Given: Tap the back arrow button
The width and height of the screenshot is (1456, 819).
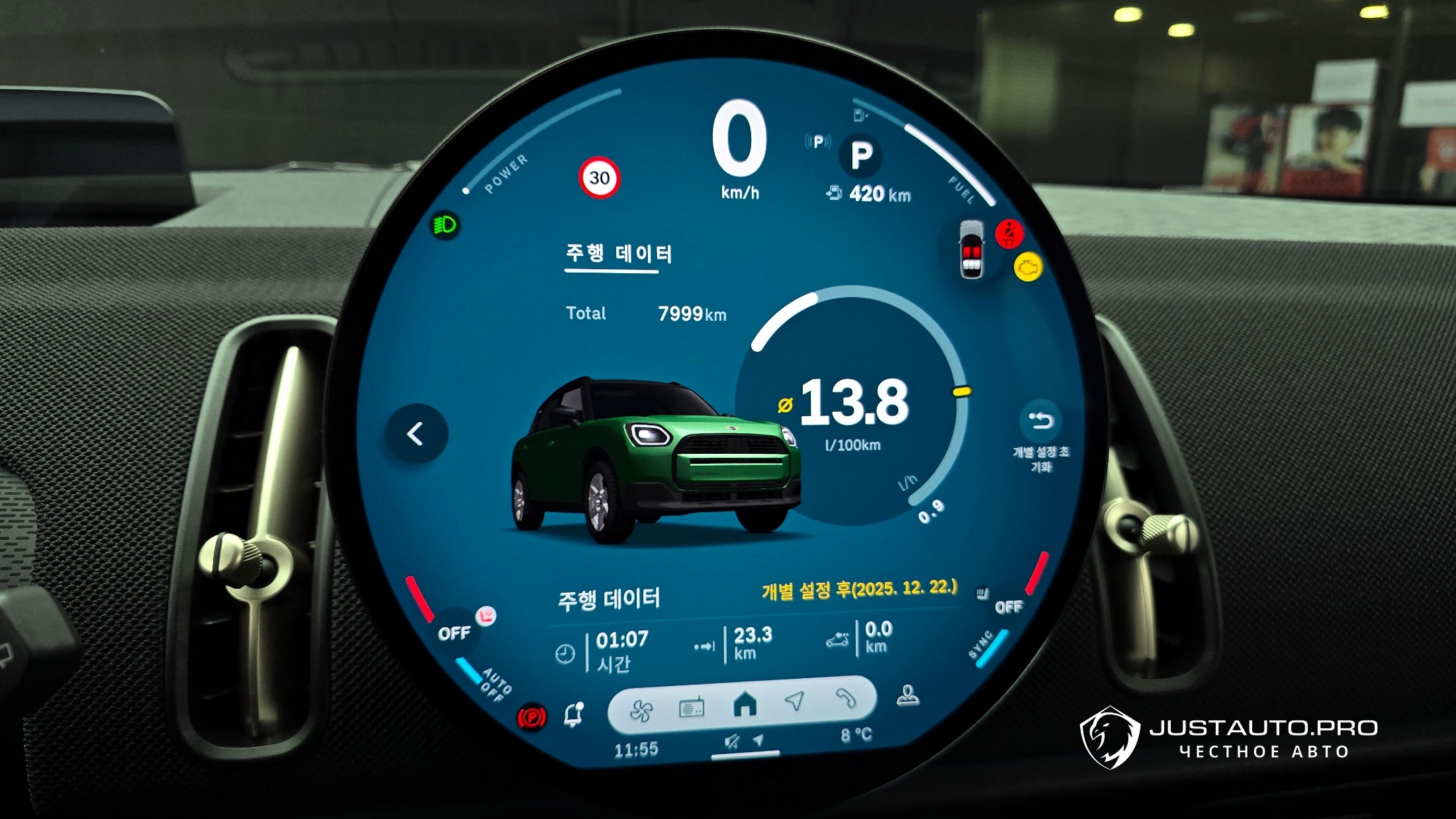Looking at the screenshot, I should (x=416, y=434).
